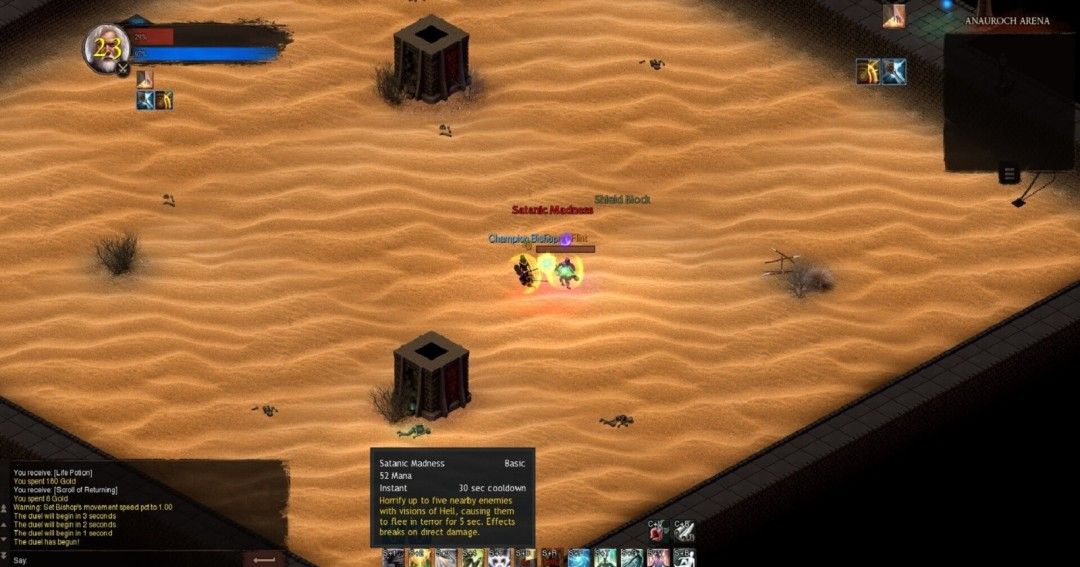Click the chat send arrow button
This screenshot has height=567, width=1080.
click(x=264, y=559)
